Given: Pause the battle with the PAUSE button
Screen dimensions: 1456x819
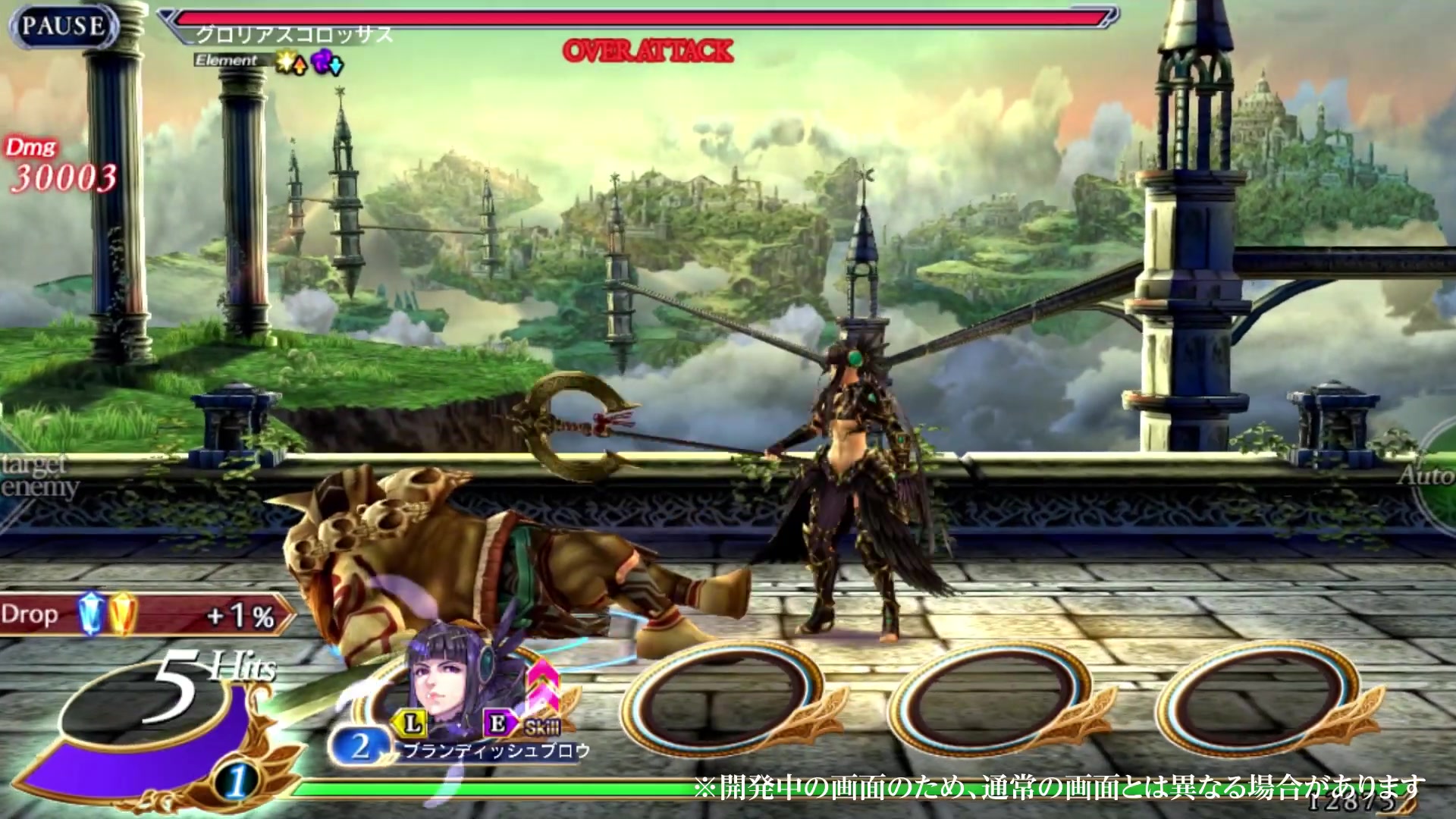Looking at the screenshot, I should coord(62,27).
